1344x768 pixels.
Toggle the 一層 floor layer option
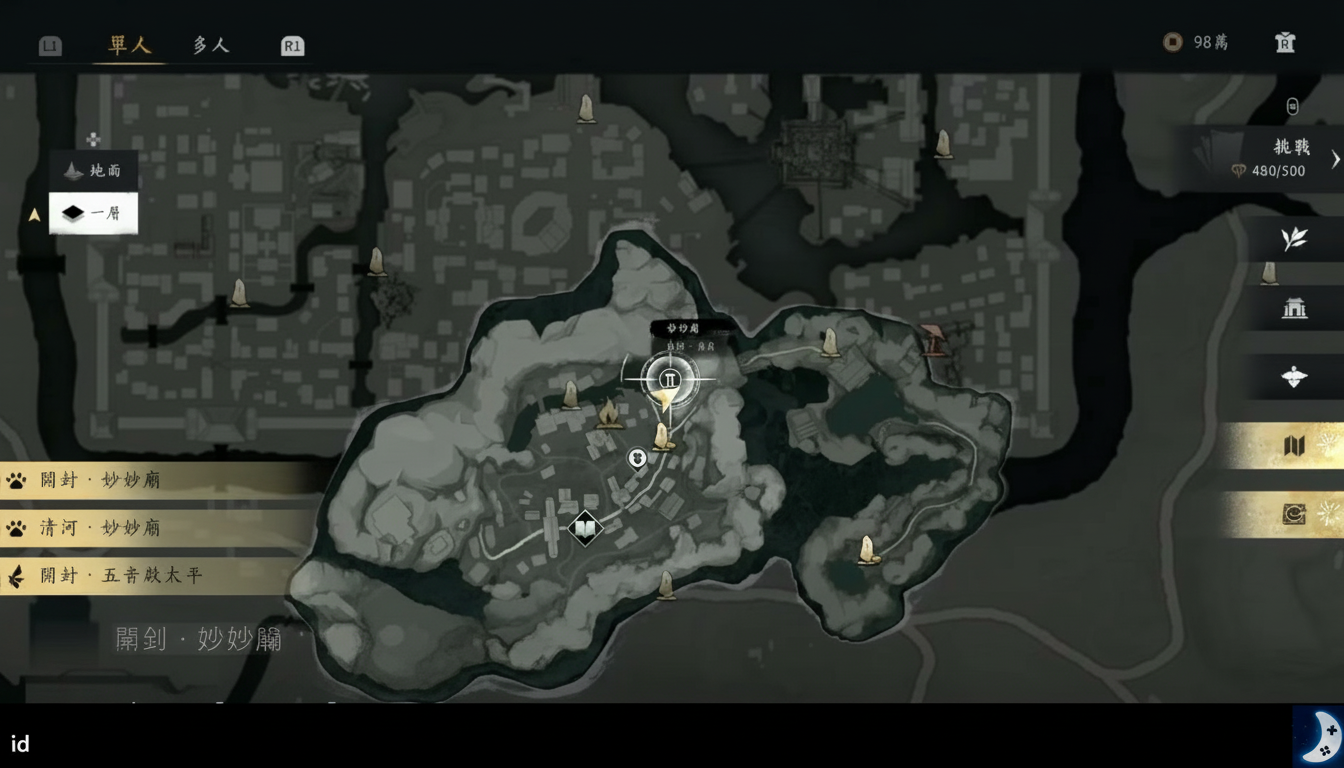tap(93, 213)
